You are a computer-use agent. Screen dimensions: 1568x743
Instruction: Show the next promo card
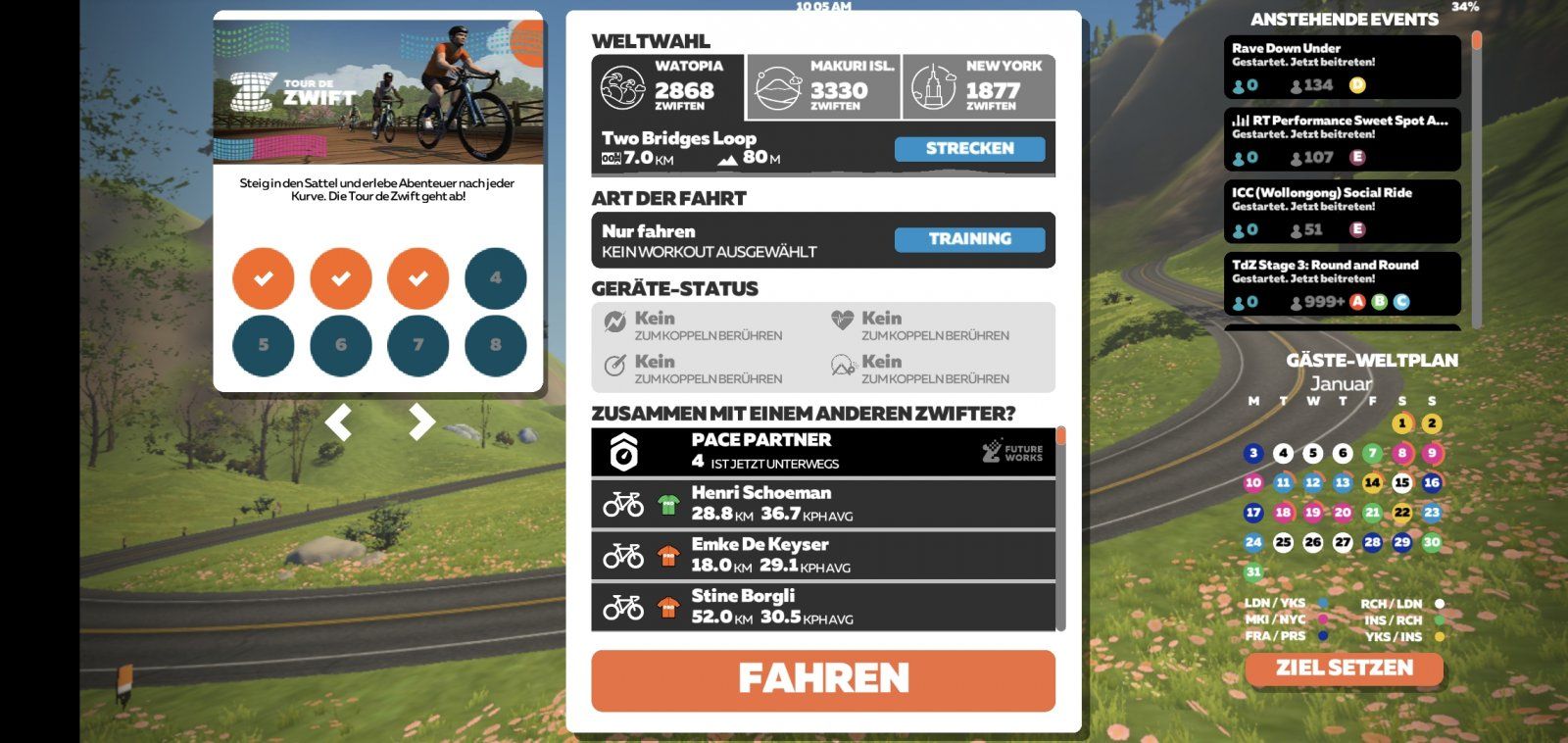pos(421,422)
